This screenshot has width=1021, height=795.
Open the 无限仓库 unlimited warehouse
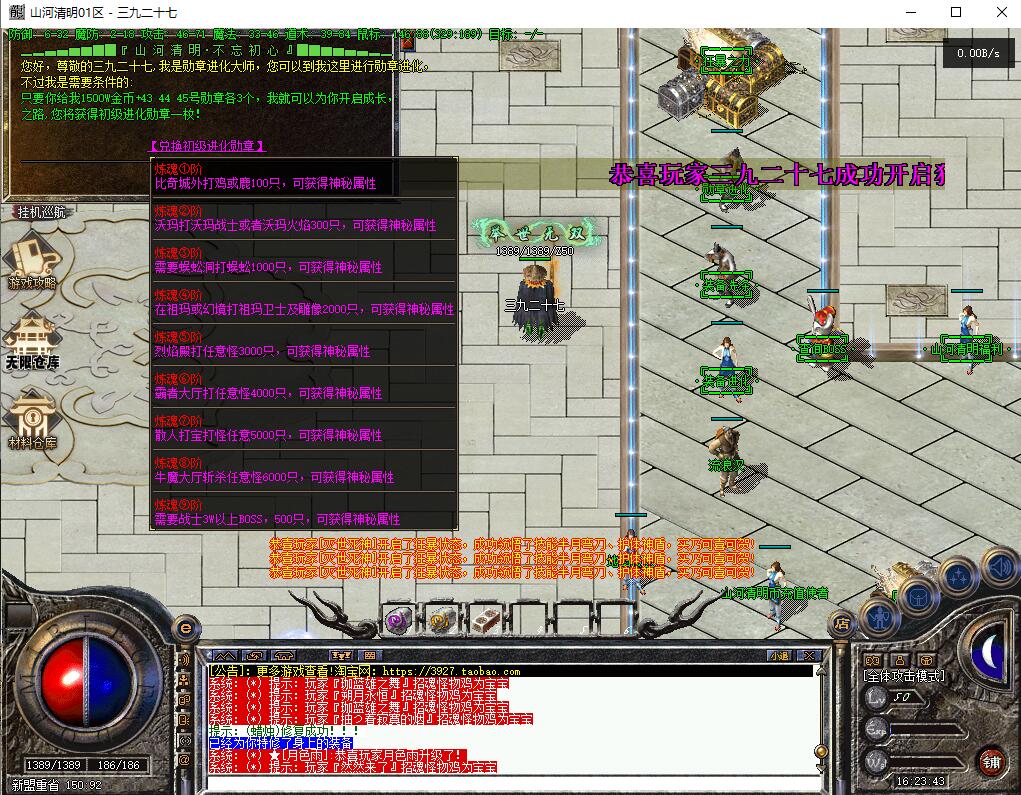click(x=32, y=342)
